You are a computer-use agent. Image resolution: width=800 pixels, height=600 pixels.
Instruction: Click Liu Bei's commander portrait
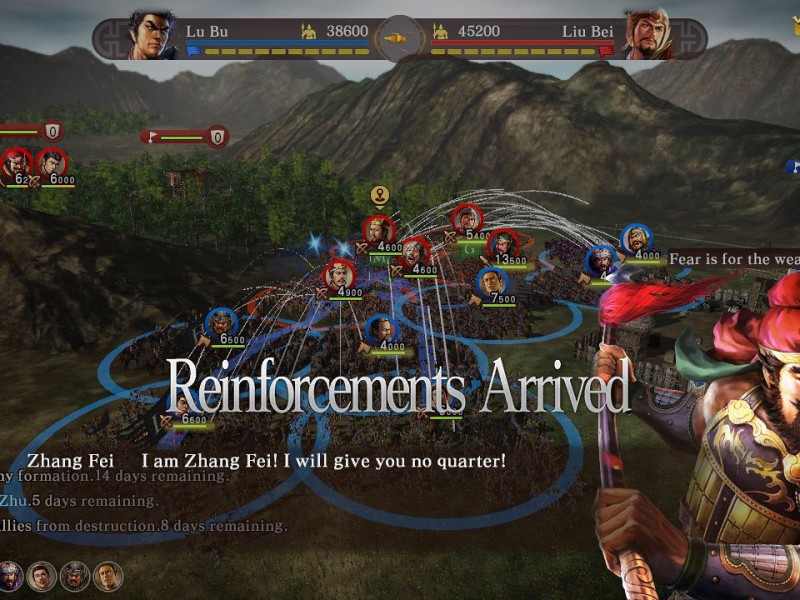point(647,35)
